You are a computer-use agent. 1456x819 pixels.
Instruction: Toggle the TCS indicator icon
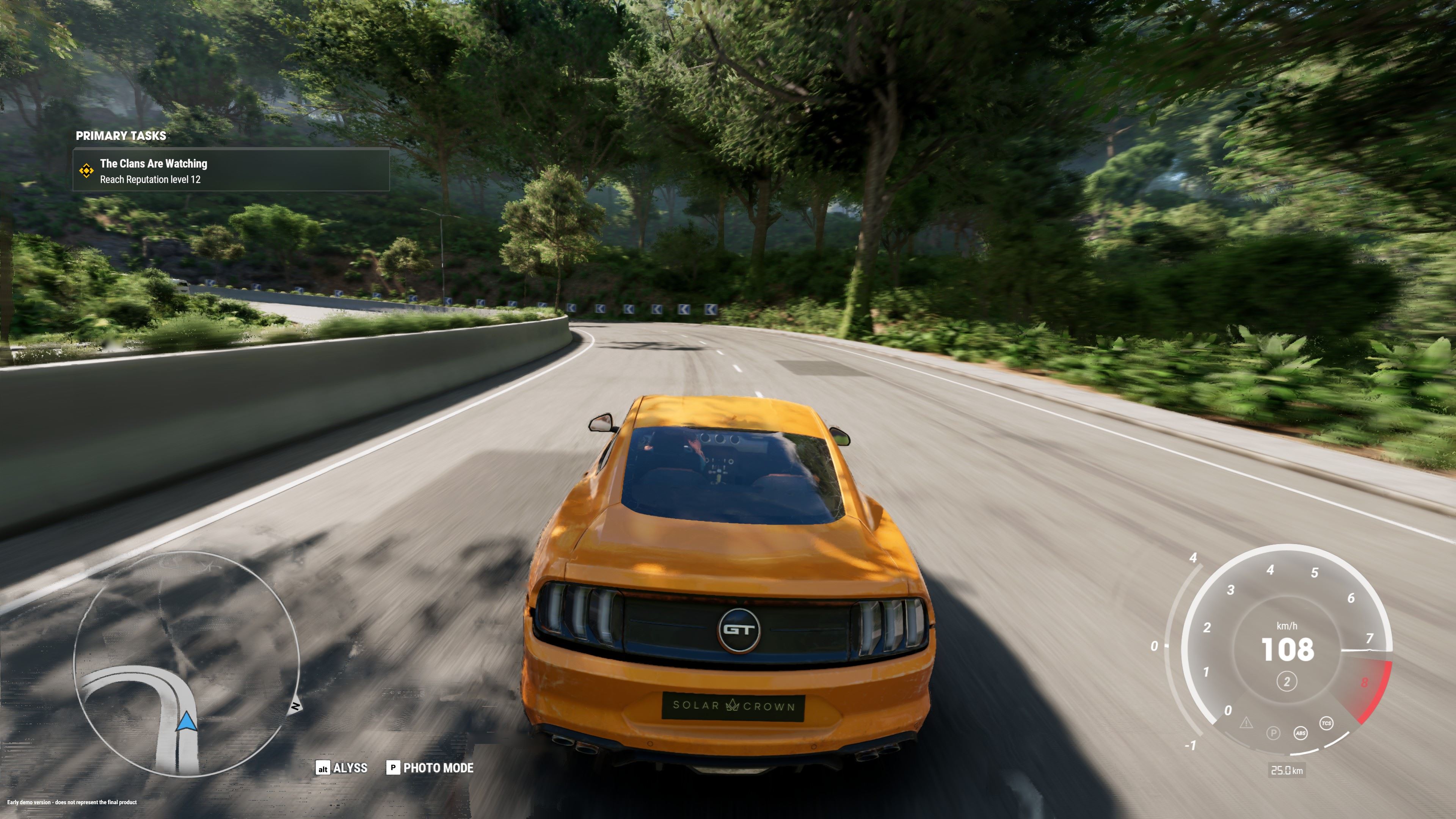(1326, 723)
